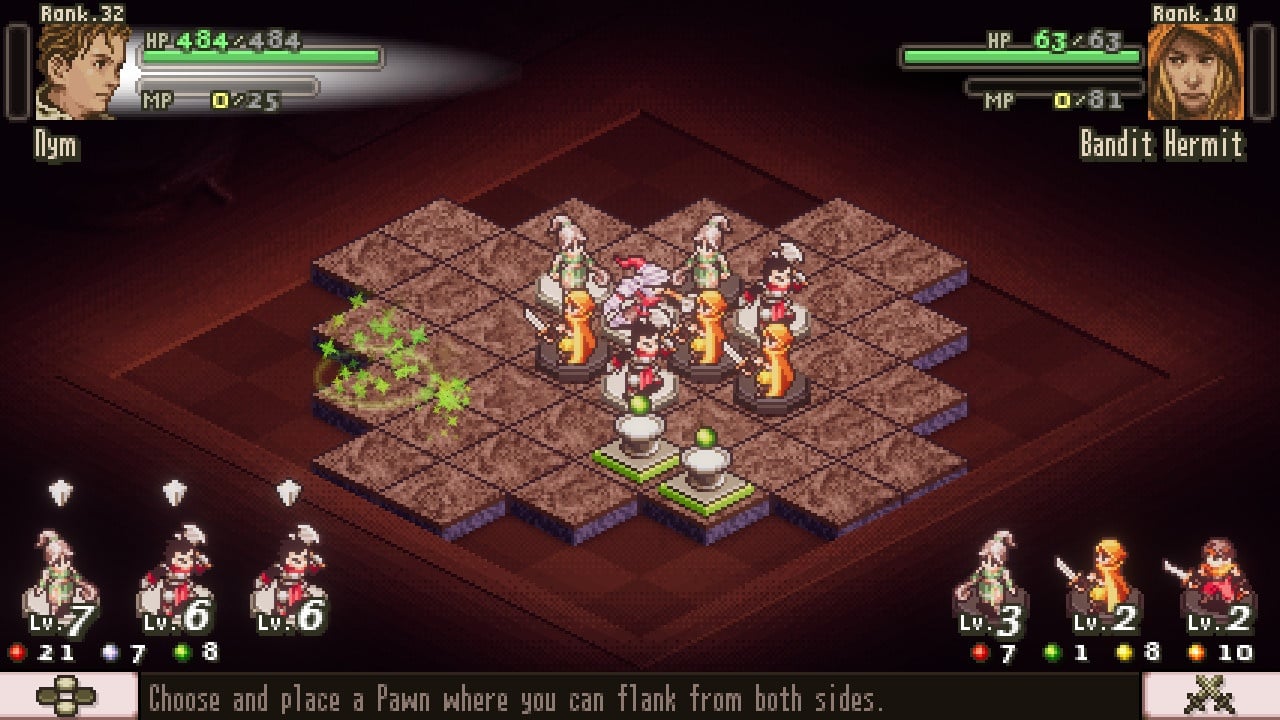View the Bandit Hermit portrait
This screenshot has width=1280, height=720.
(x=1195, y=72)
